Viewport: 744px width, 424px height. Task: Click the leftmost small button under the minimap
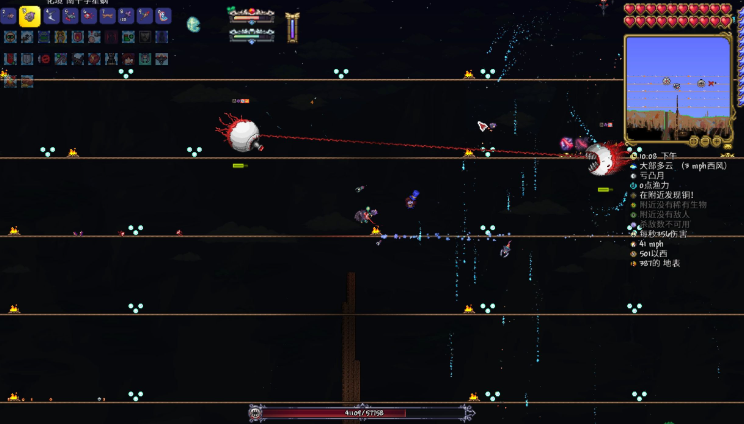pos(693,141)
